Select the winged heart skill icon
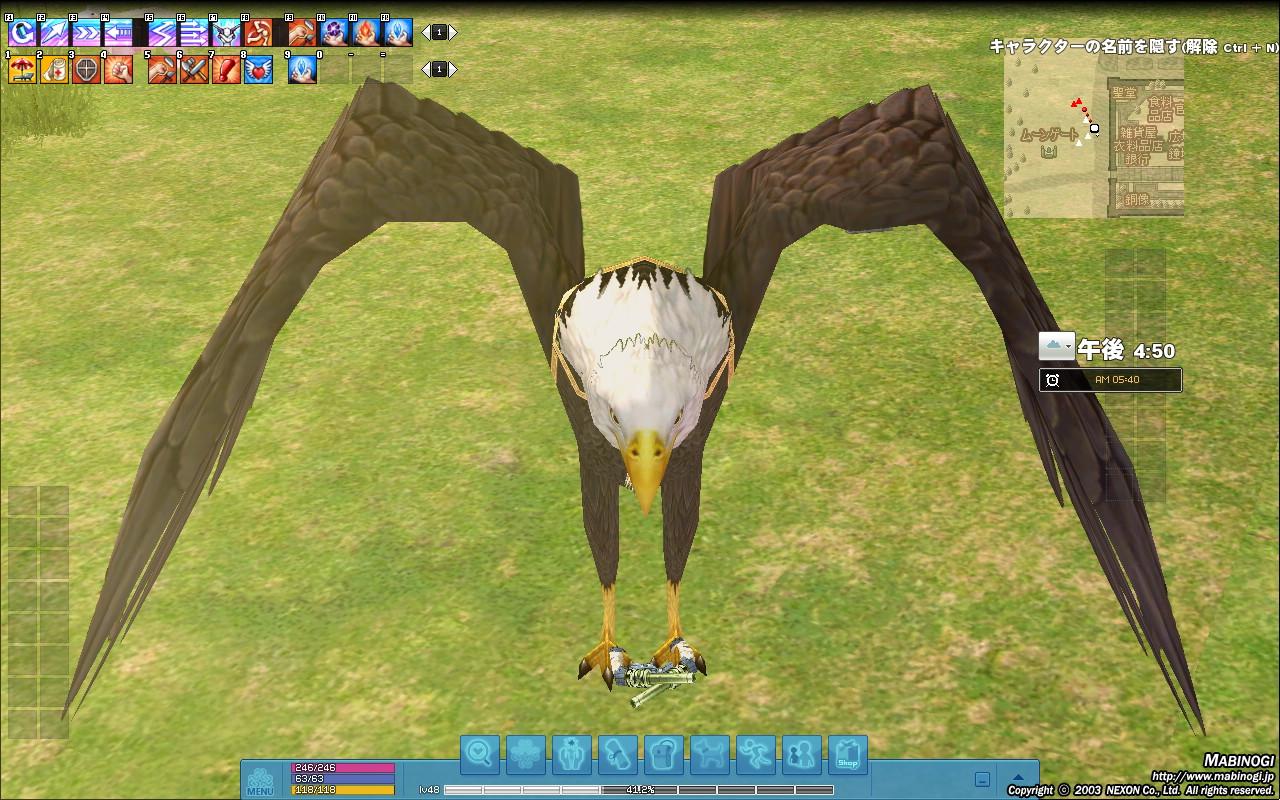The height and width of the screenshot is (800, 1280). pos(258,70)
